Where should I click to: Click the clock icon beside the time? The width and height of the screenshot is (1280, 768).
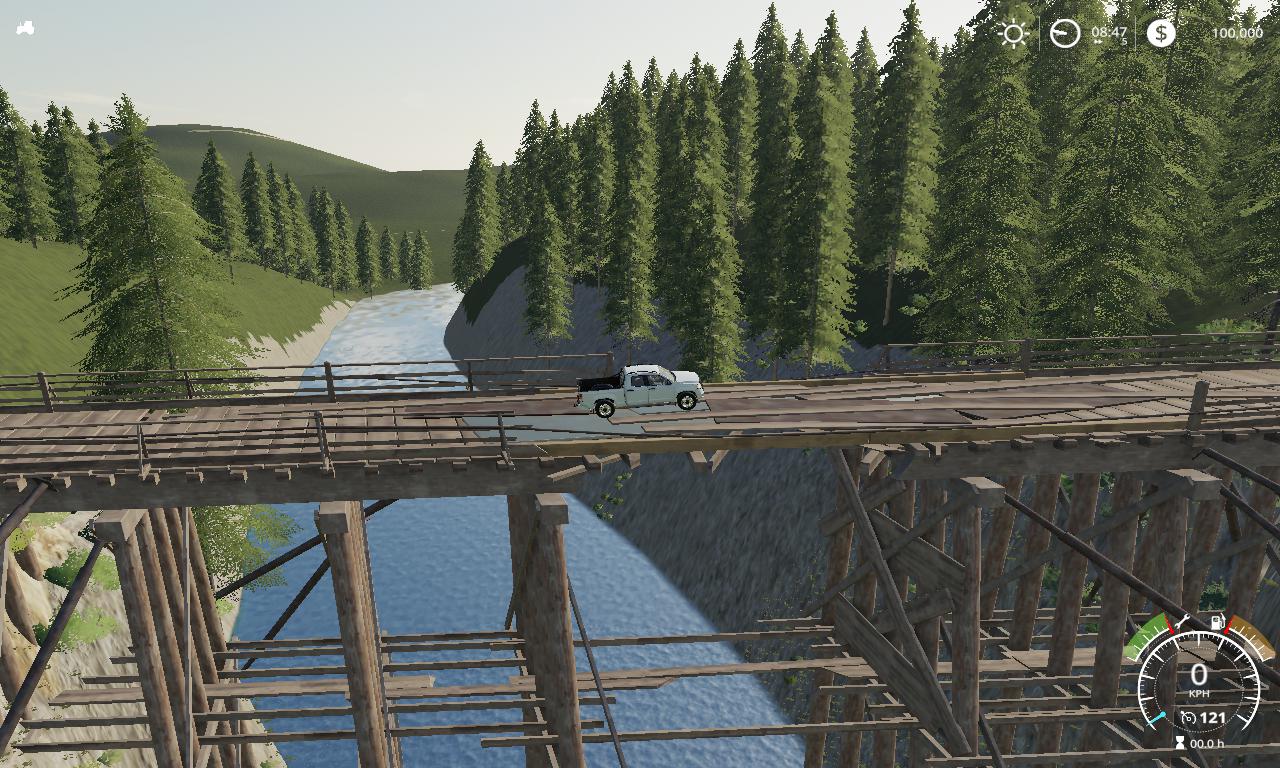coord(1064,33)
